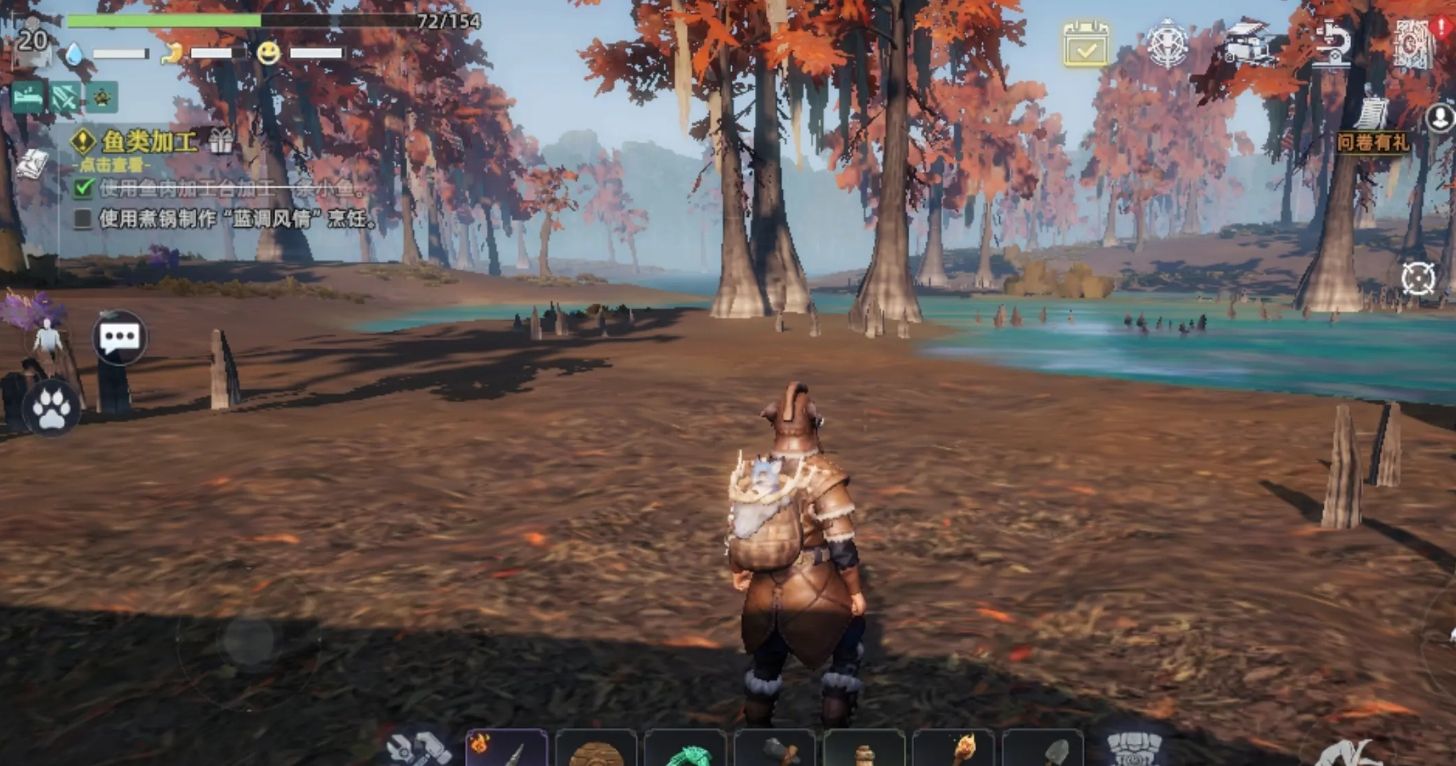The height and width of the screenshot is (766, 1456).
Task: Select the bed rest status icon
Action: [x=27, y=97]
